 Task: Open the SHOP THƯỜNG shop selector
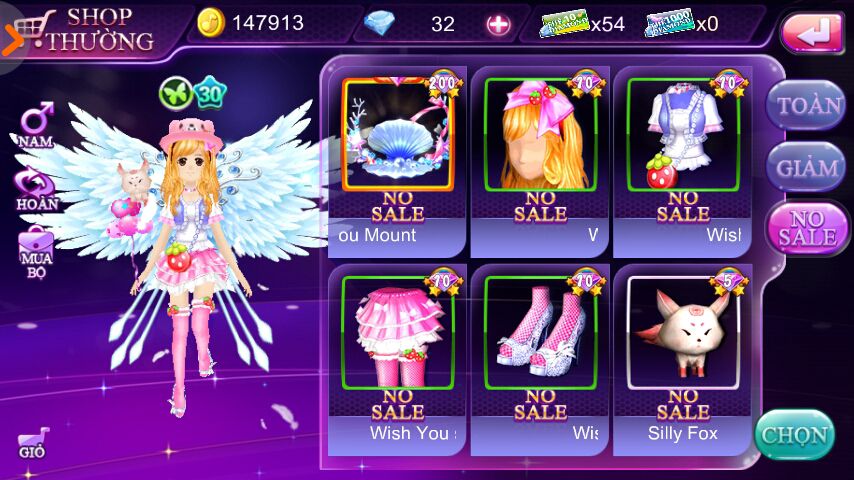pyautogui.click(x=85, y=29)
